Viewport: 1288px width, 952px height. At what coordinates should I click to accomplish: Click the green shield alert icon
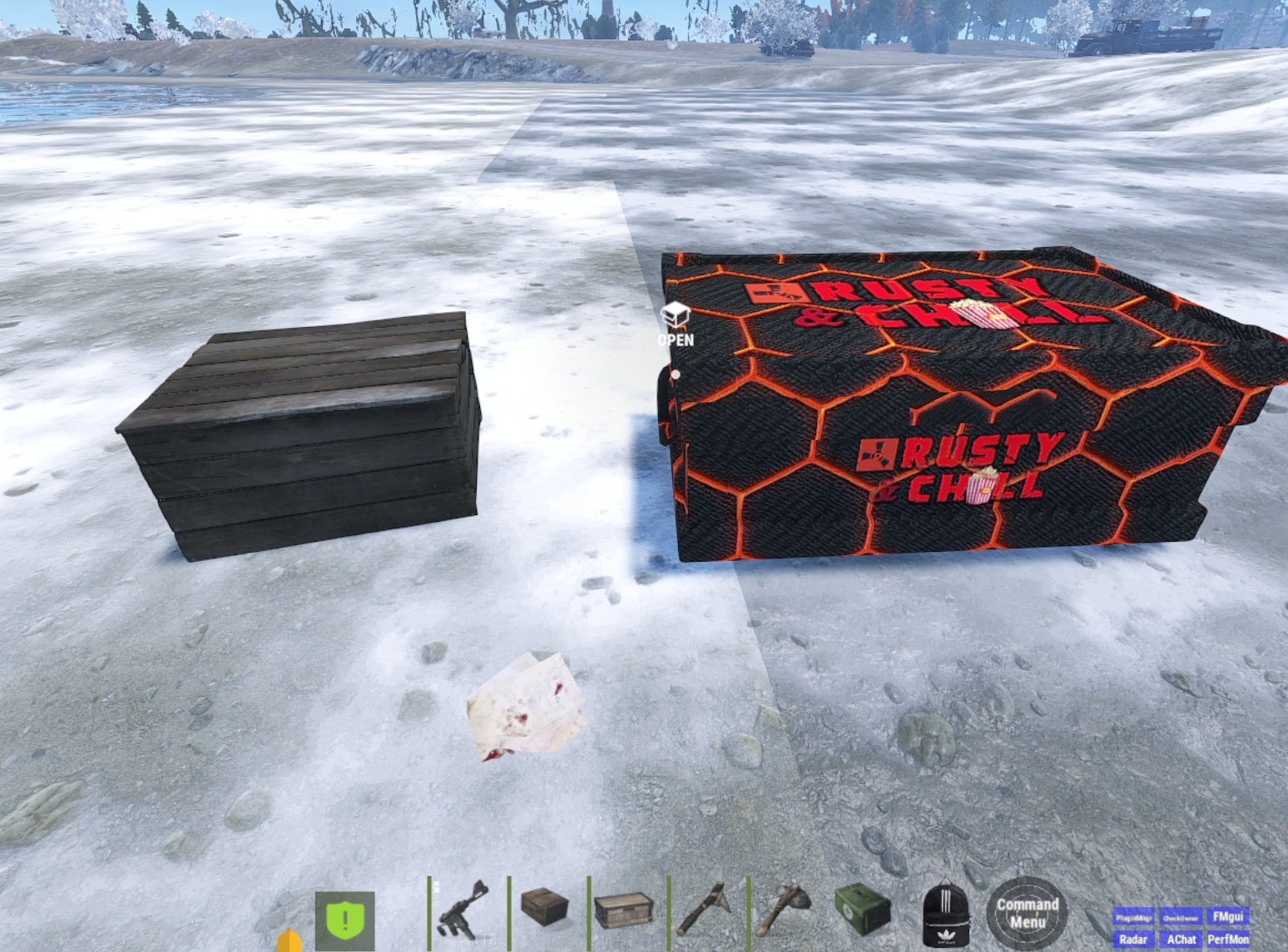click(345, 920)
